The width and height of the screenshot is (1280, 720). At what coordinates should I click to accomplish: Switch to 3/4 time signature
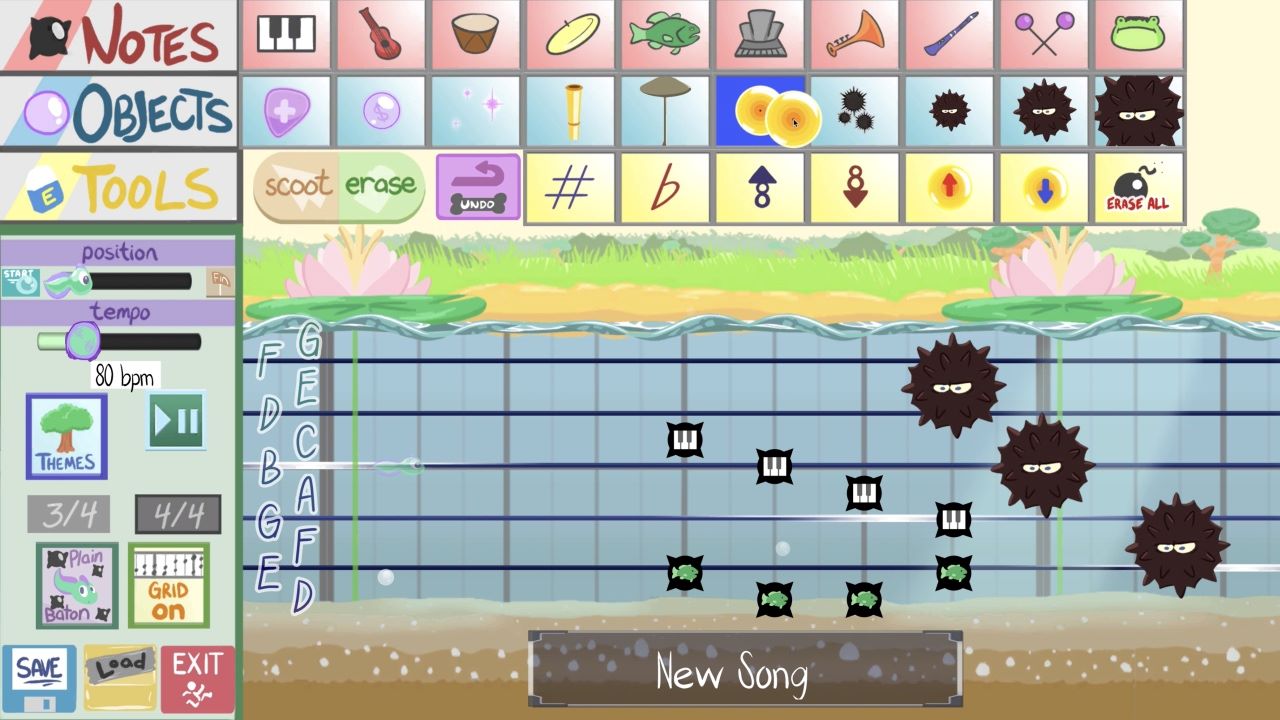pyautogui.click(x=67, y=513)
